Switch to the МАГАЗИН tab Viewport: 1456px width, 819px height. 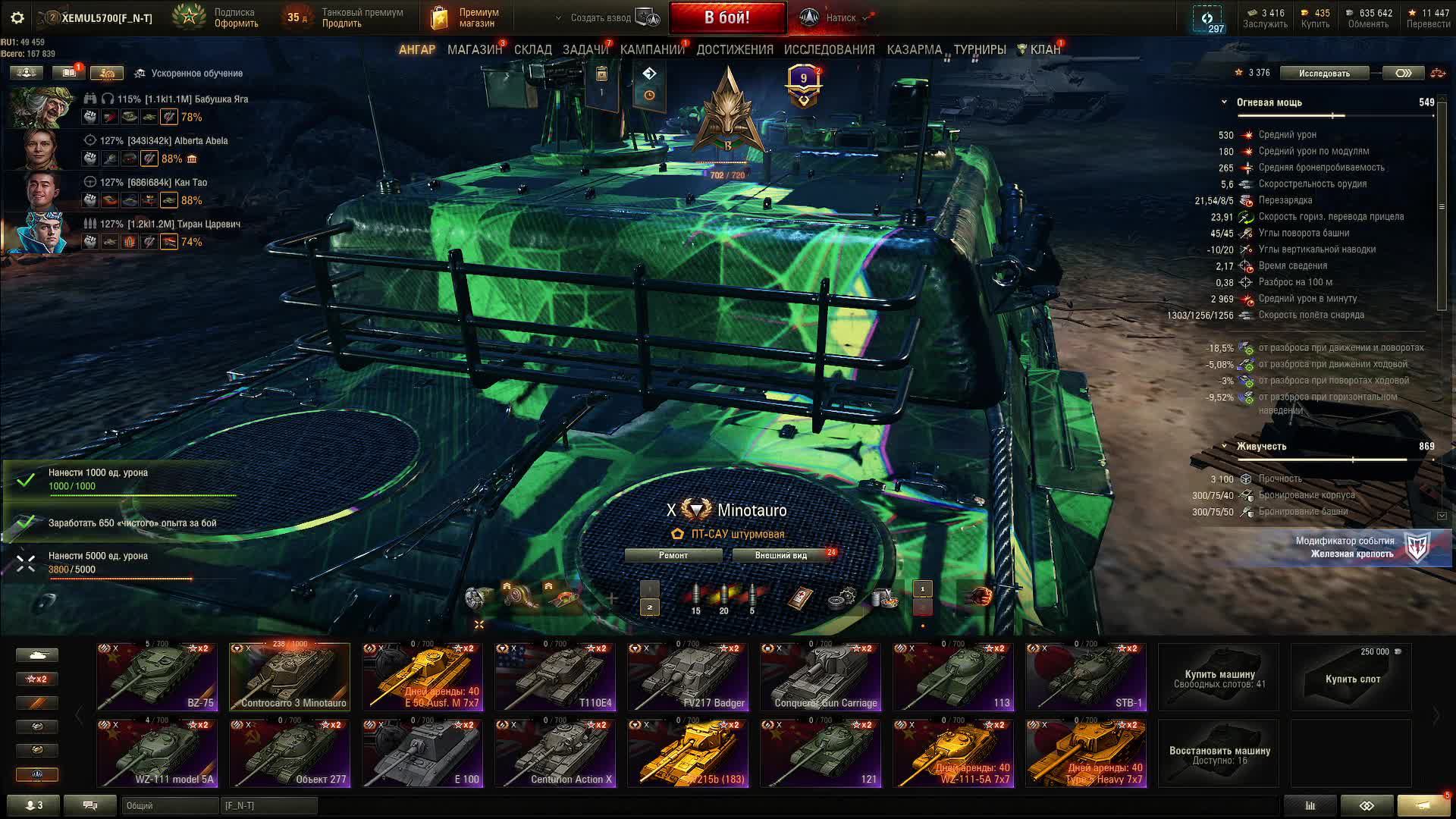click(475, 49)
